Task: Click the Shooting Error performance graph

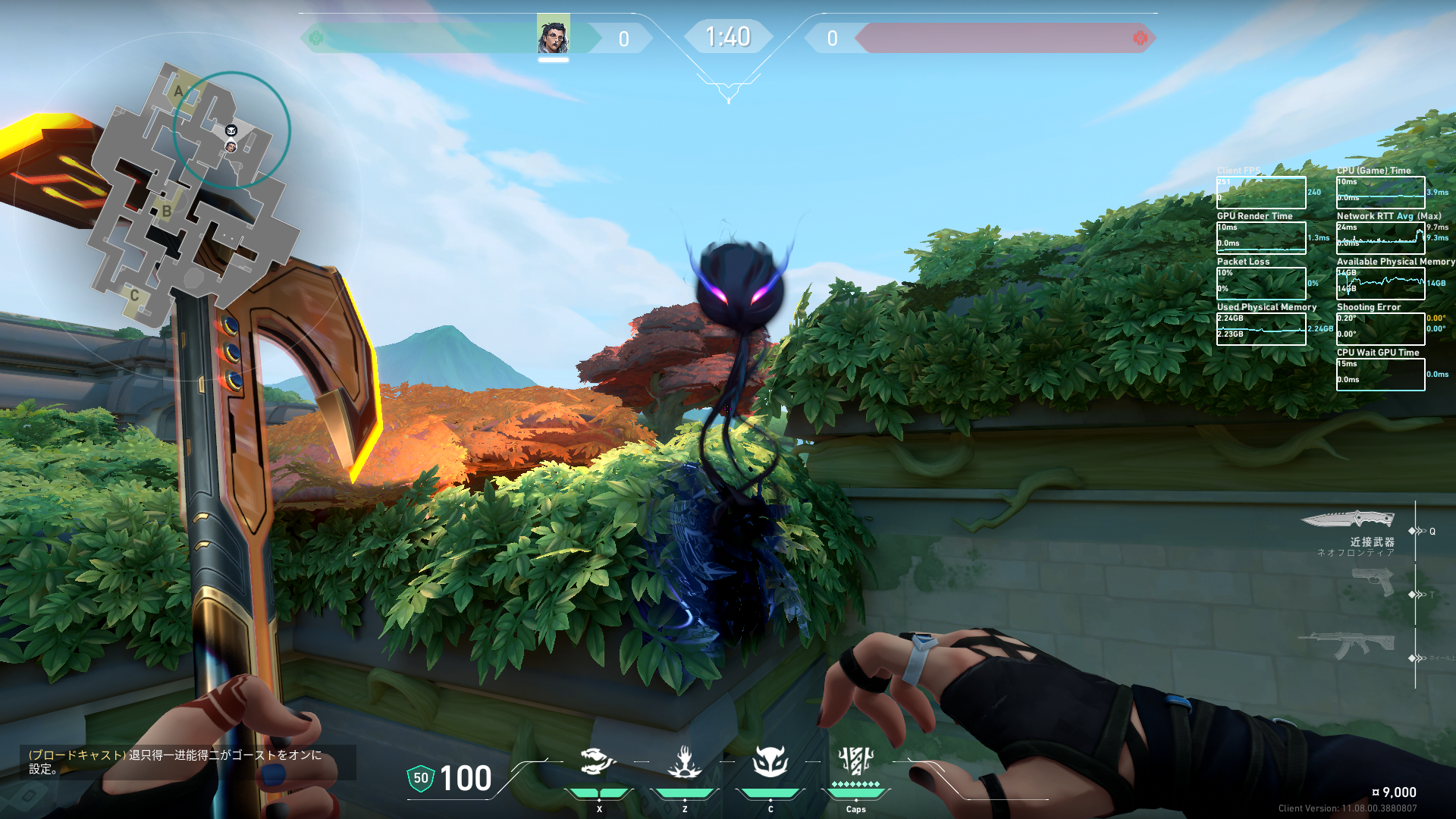Action: tap(1380, 329)
